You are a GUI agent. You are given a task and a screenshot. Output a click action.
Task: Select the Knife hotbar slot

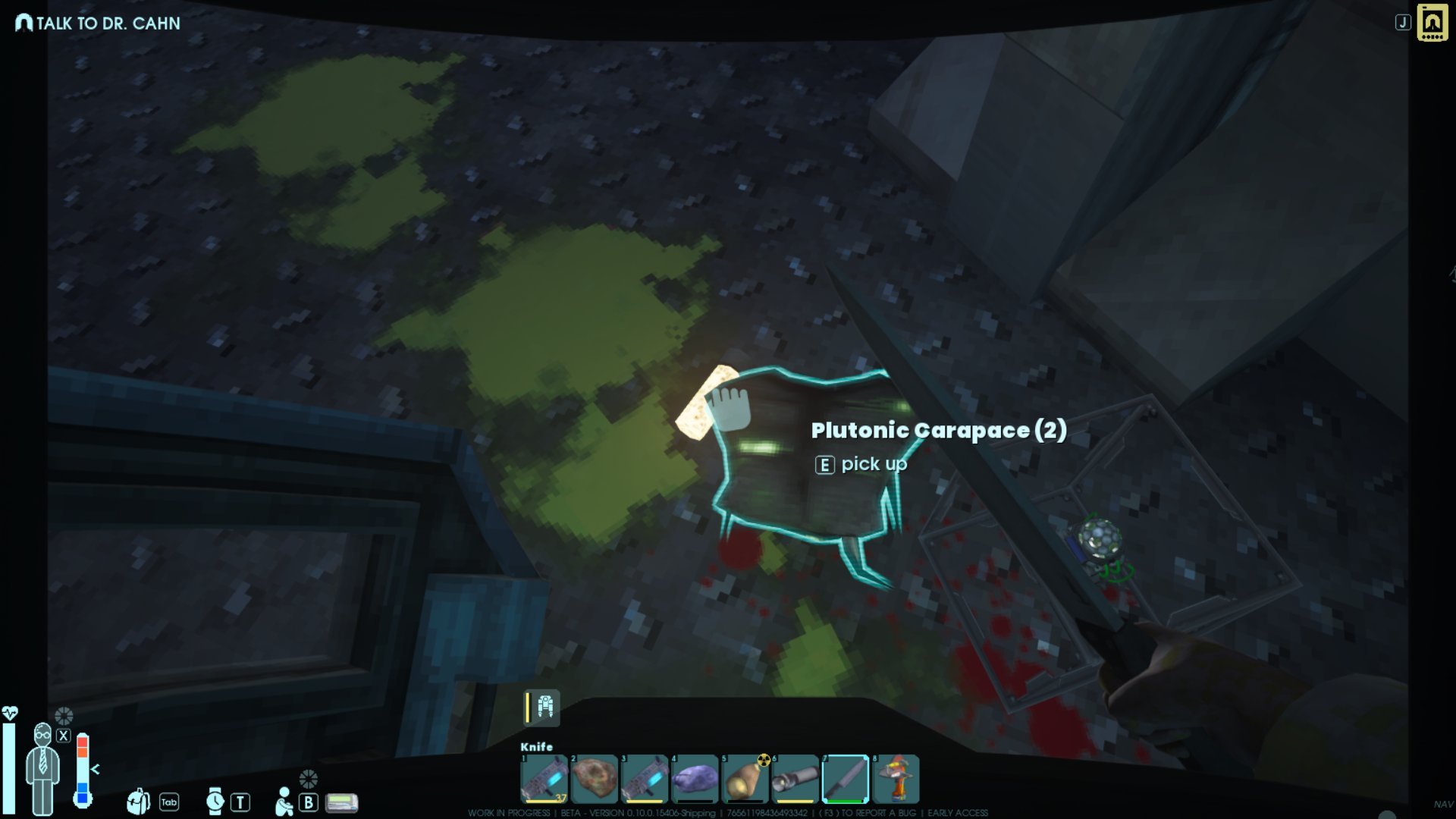coord(845,778)
